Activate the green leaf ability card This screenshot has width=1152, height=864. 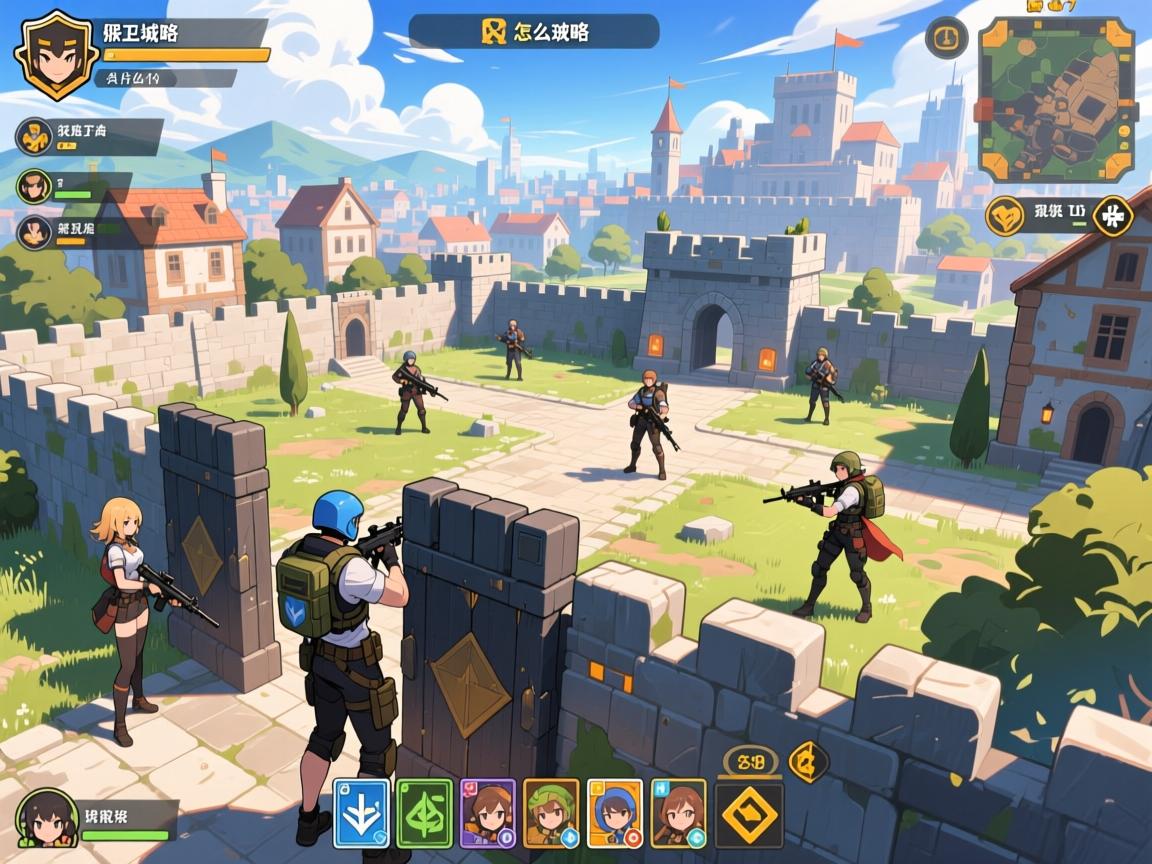click(425, 812)
